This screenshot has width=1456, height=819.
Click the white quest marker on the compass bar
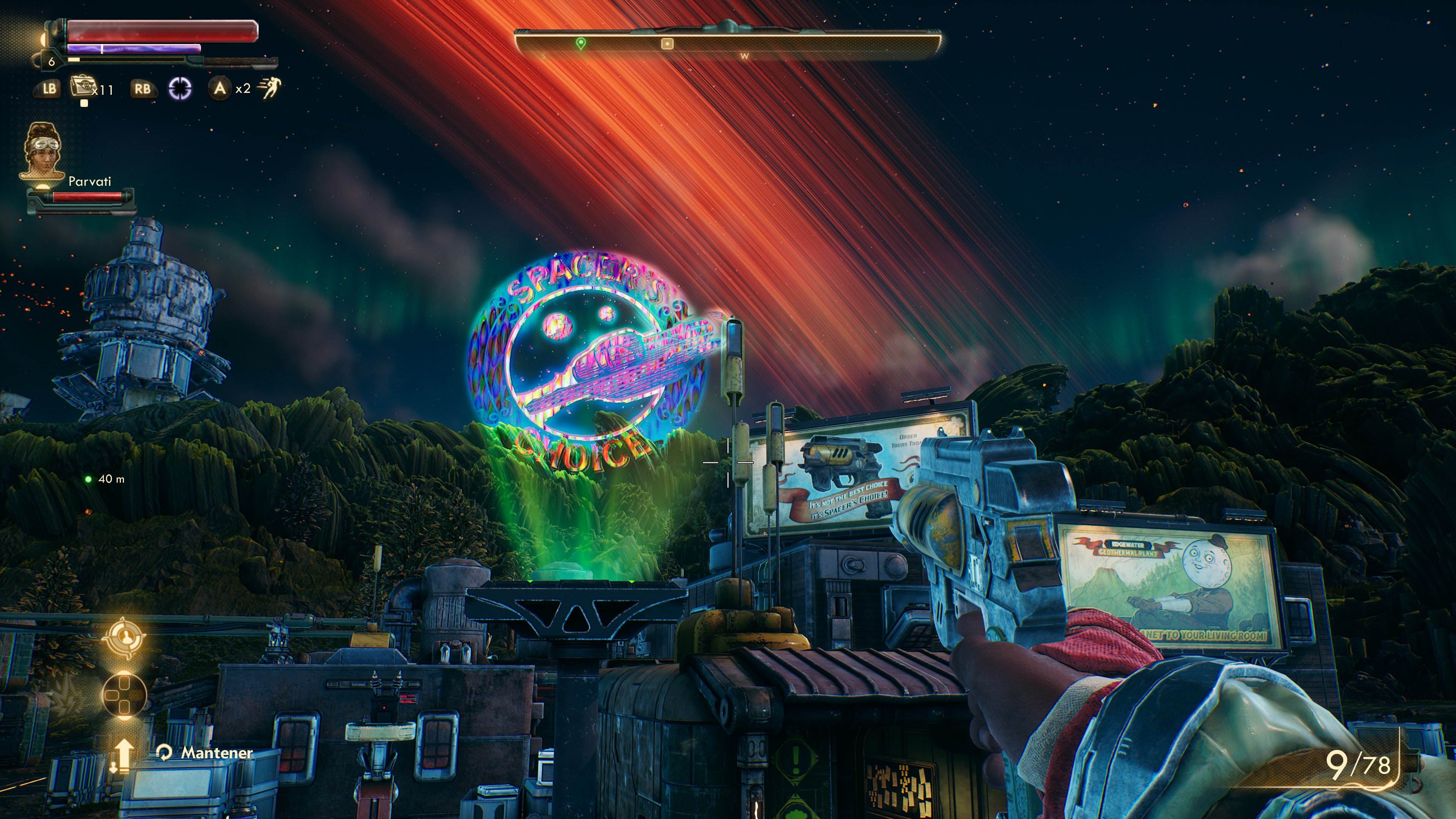click(667, 43)
